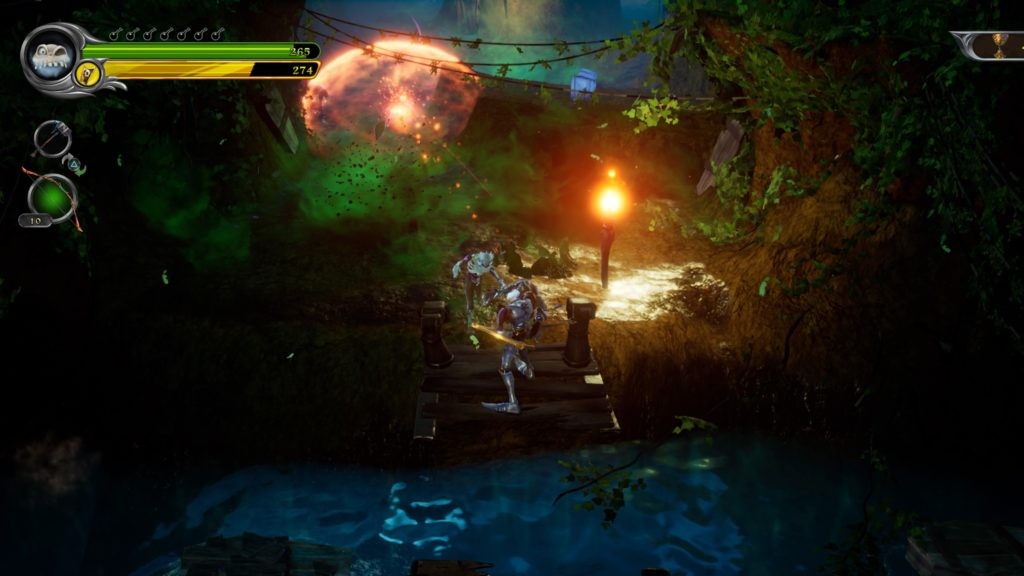
Task: Select the golden shield icon
Action: (88, 72)
